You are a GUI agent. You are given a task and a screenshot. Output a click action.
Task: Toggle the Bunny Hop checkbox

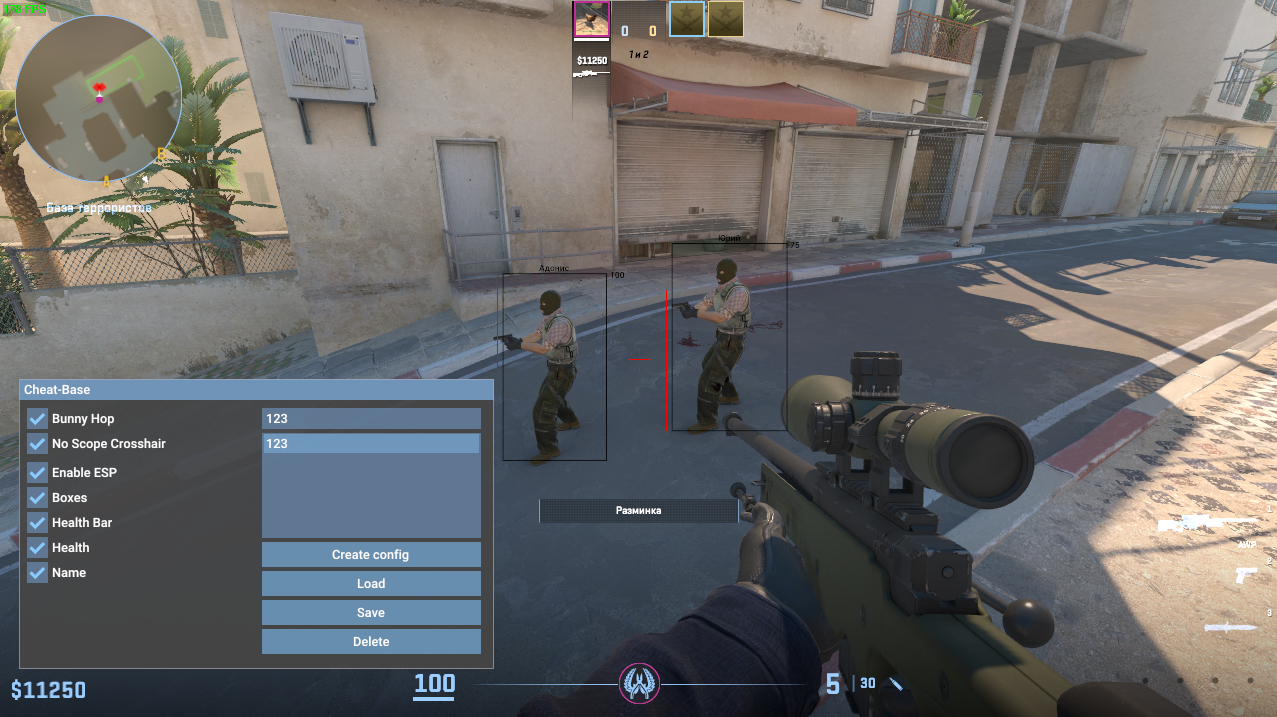pos(37,419)
